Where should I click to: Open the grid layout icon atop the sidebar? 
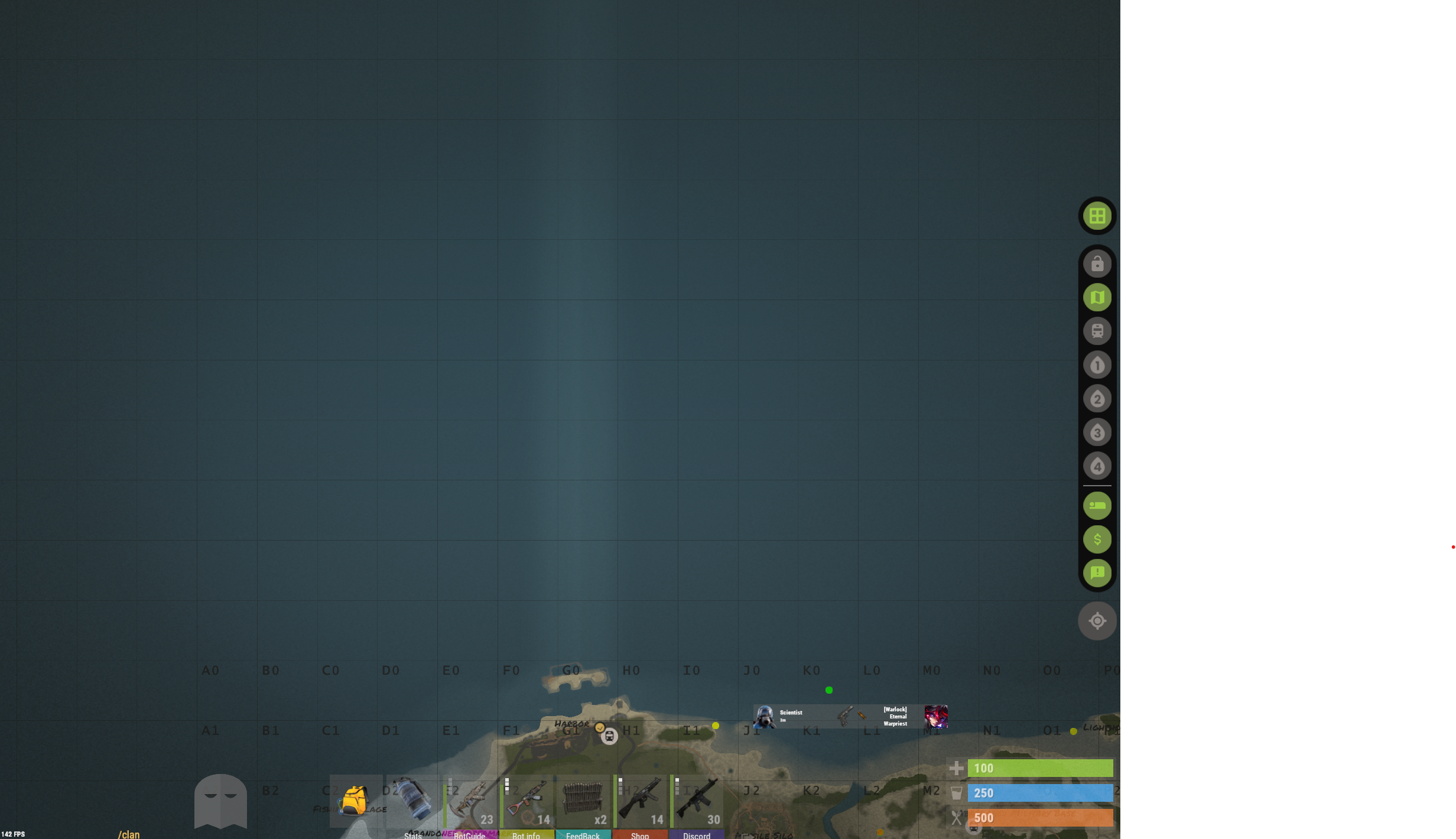pyautogui.click(x=1097, y=216)
